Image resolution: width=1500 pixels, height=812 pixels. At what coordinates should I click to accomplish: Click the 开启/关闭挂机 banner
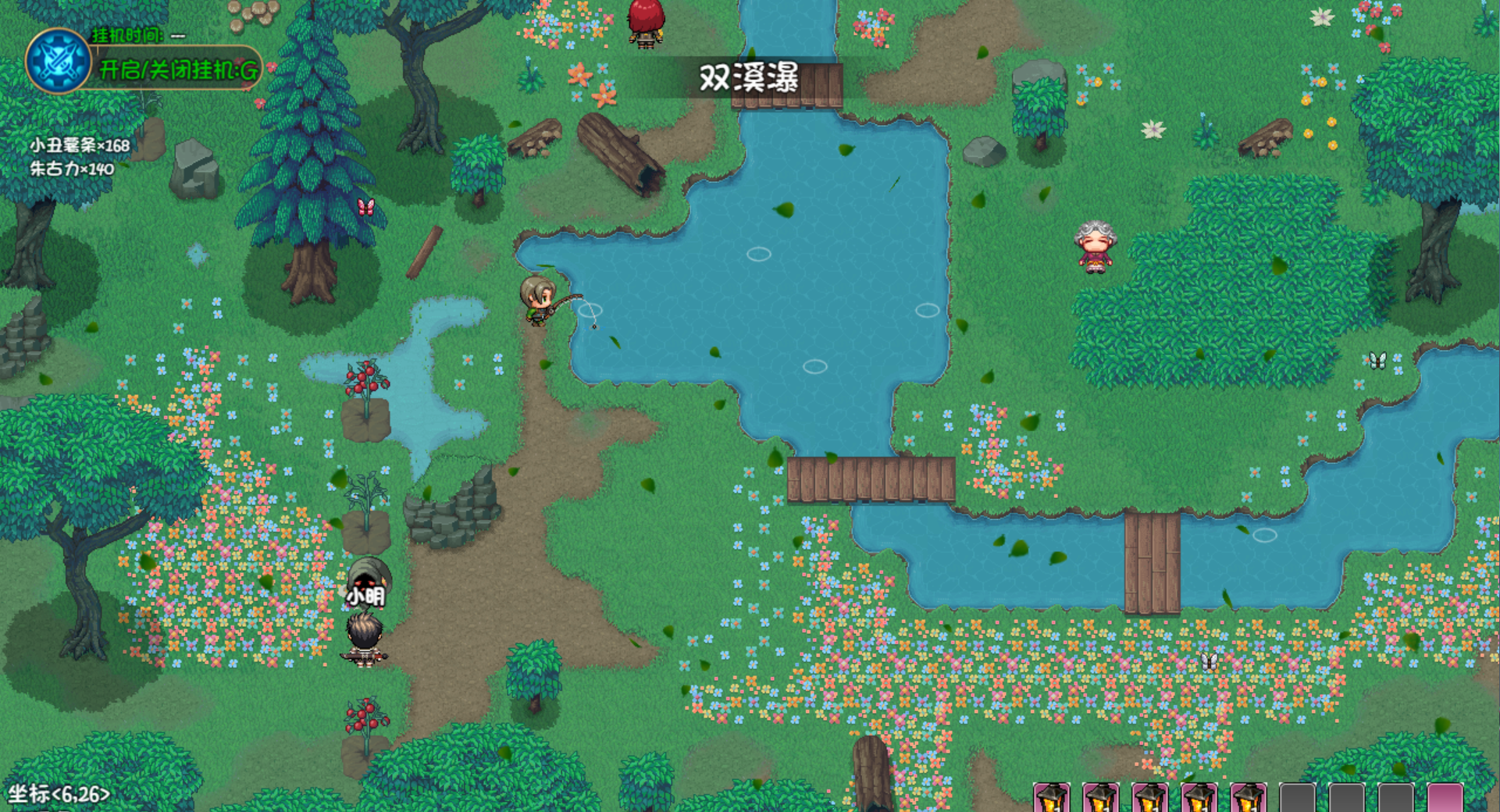[178, 70]
